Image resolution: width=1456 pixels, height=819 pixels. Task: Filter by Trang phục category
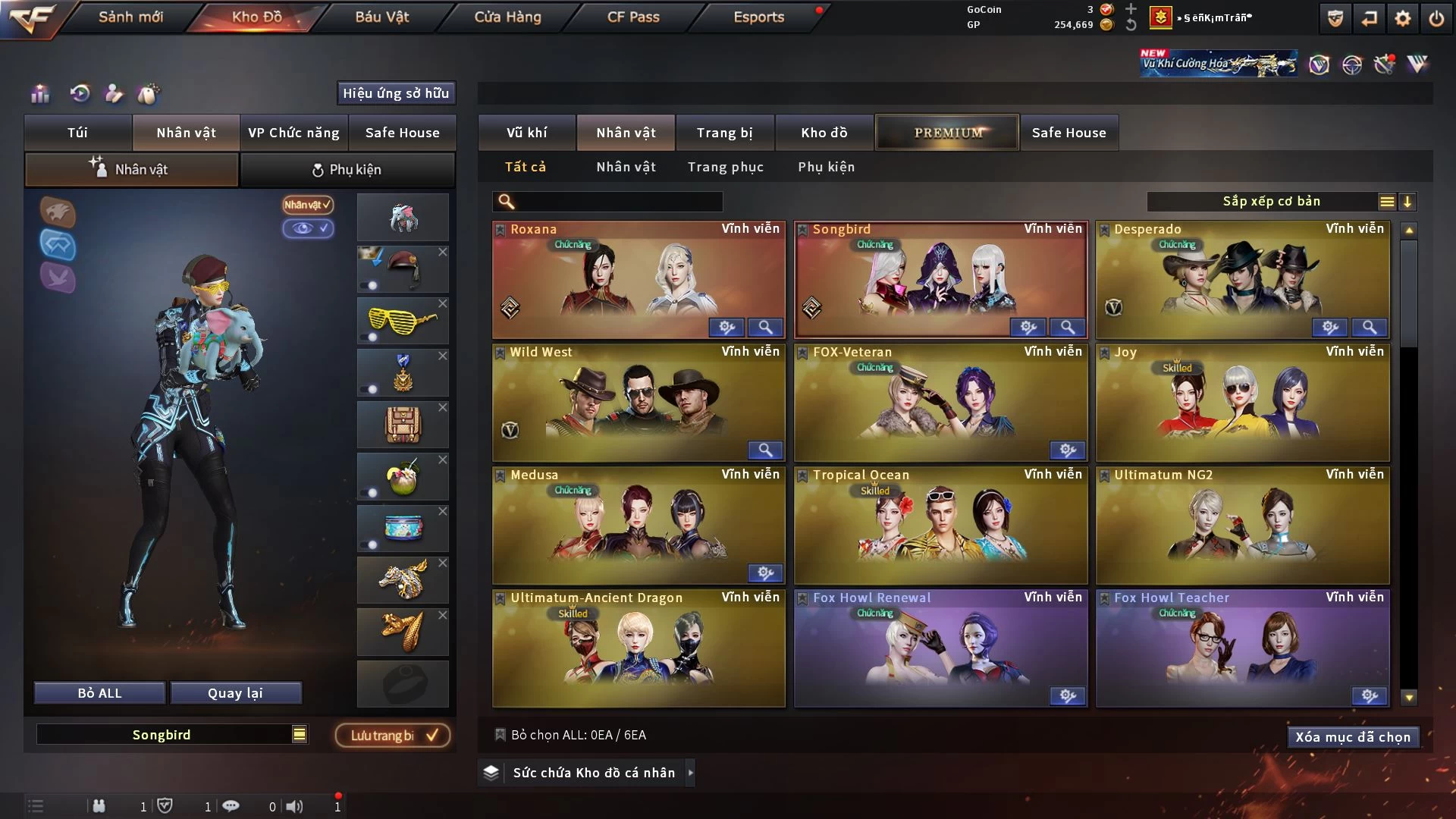[x=725, y=167]
